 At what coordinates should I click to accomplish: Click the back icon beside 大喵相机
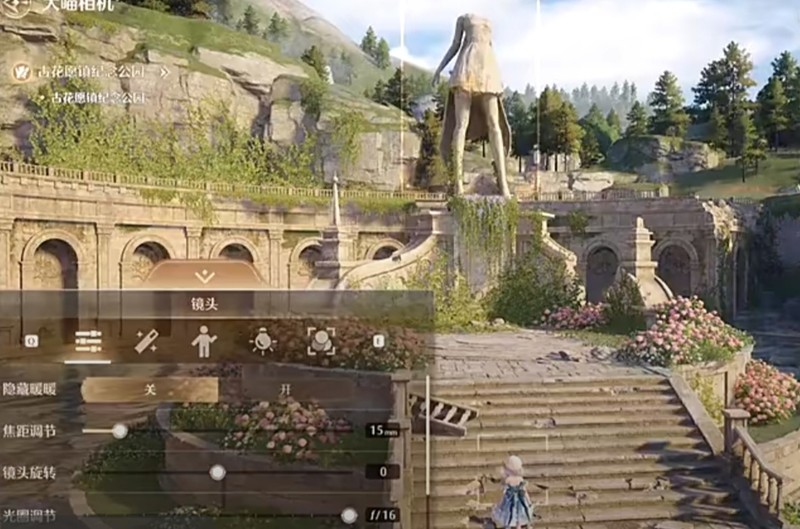click(16, 6)
